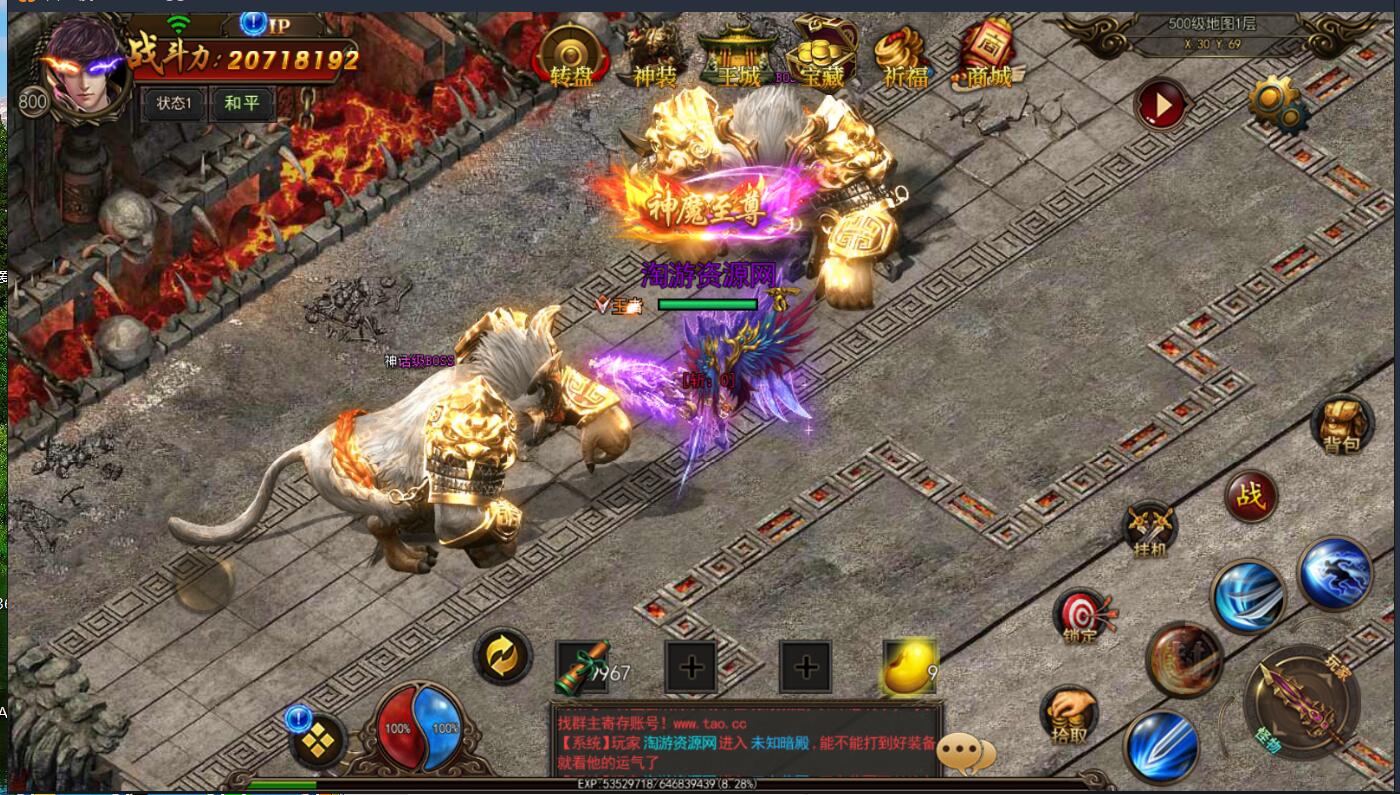Screen dimensions: 1400x795
Task: Open the 商城 shop
Action: pos(987,56)
